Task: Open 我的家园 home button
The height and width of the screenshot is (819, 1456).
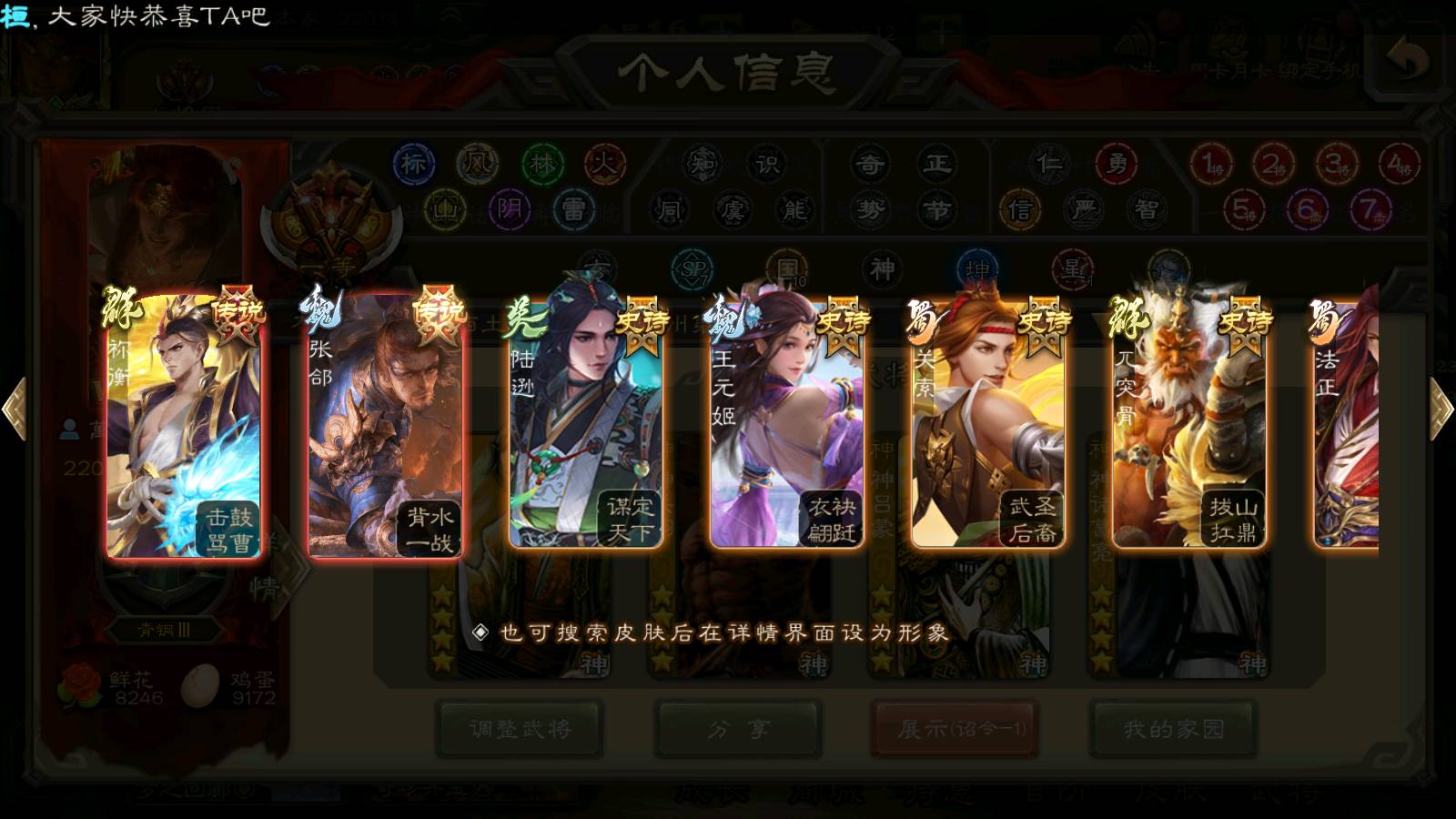Action: pyautogui.click(x=1174, y=728)
